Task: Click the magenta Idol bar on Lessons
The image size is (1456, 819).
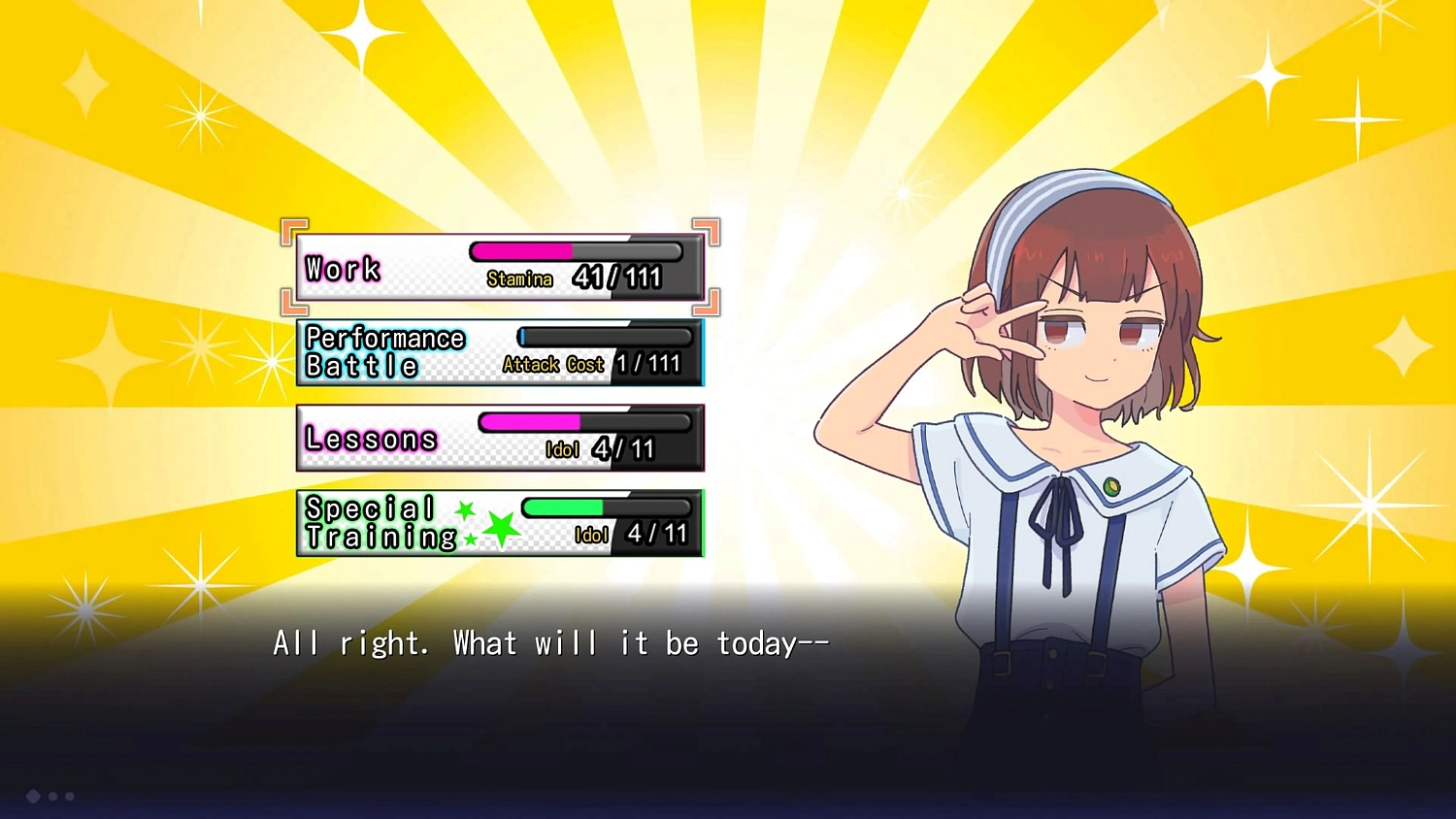Action: 529,421
